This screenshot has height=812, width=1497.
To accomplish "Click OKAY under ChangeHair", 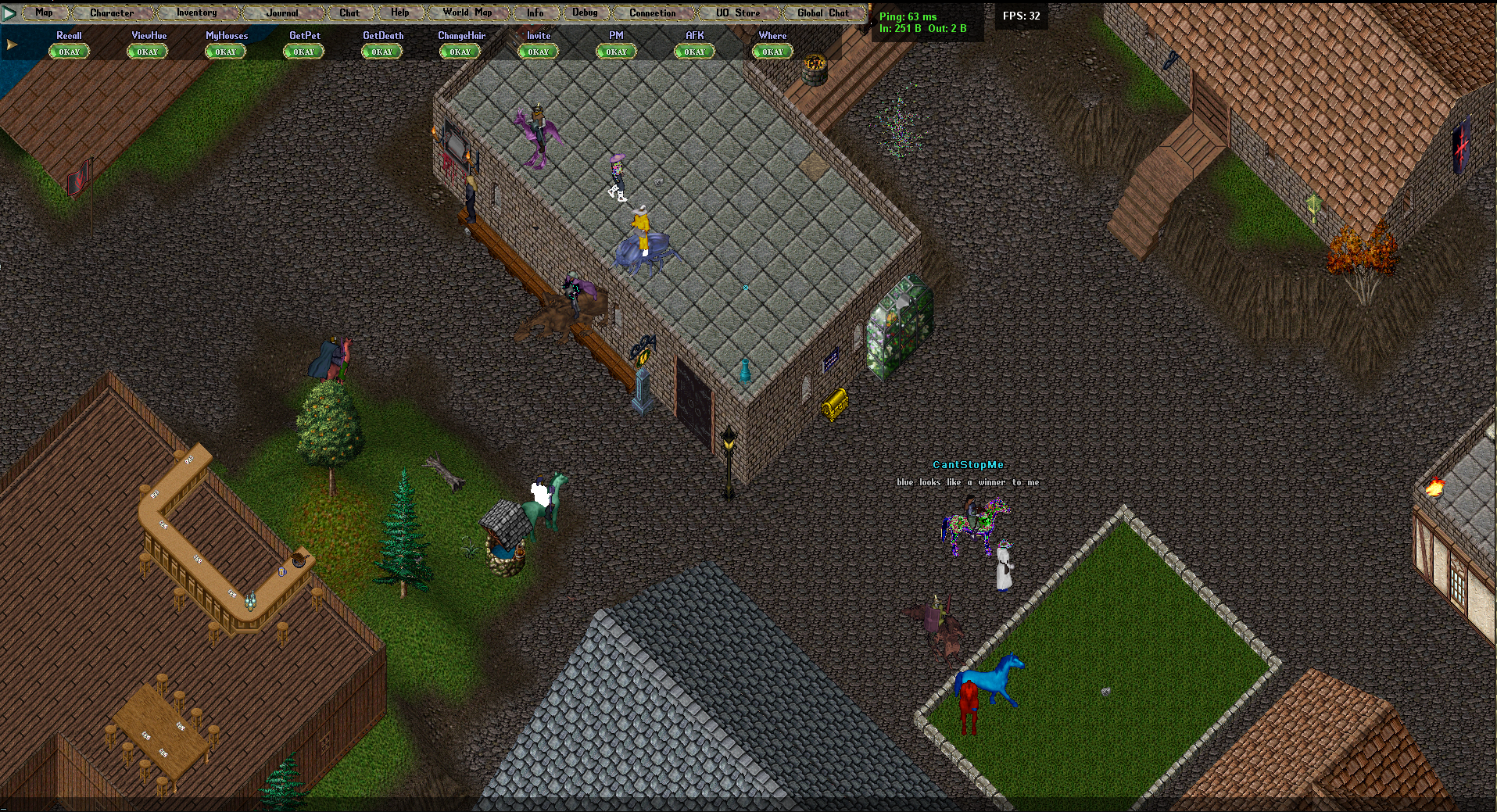I will (460, 52).
